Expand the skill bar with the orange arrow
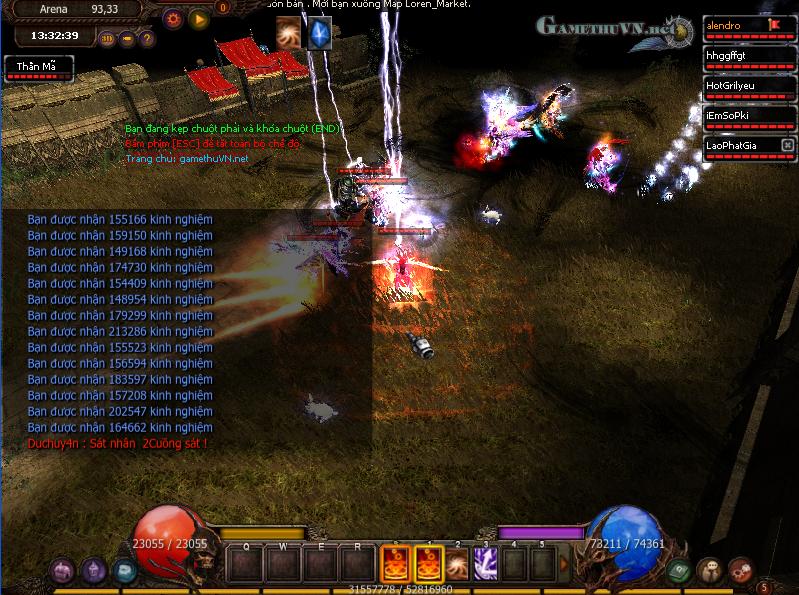 563,564
